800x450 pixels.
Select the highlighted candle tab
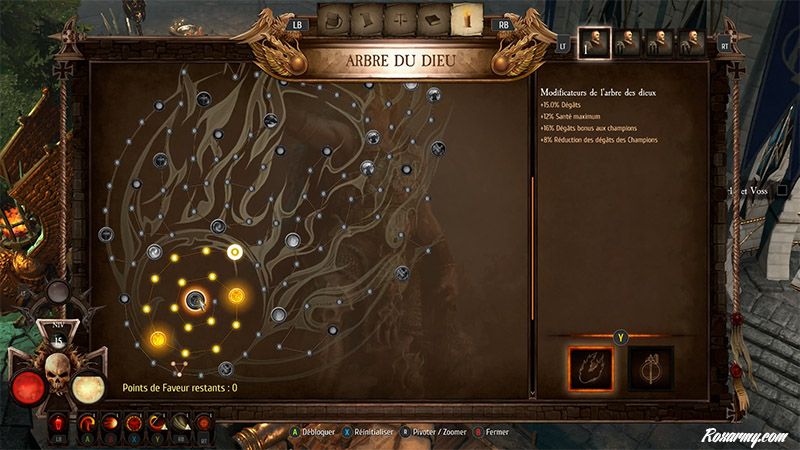[466, 18]
